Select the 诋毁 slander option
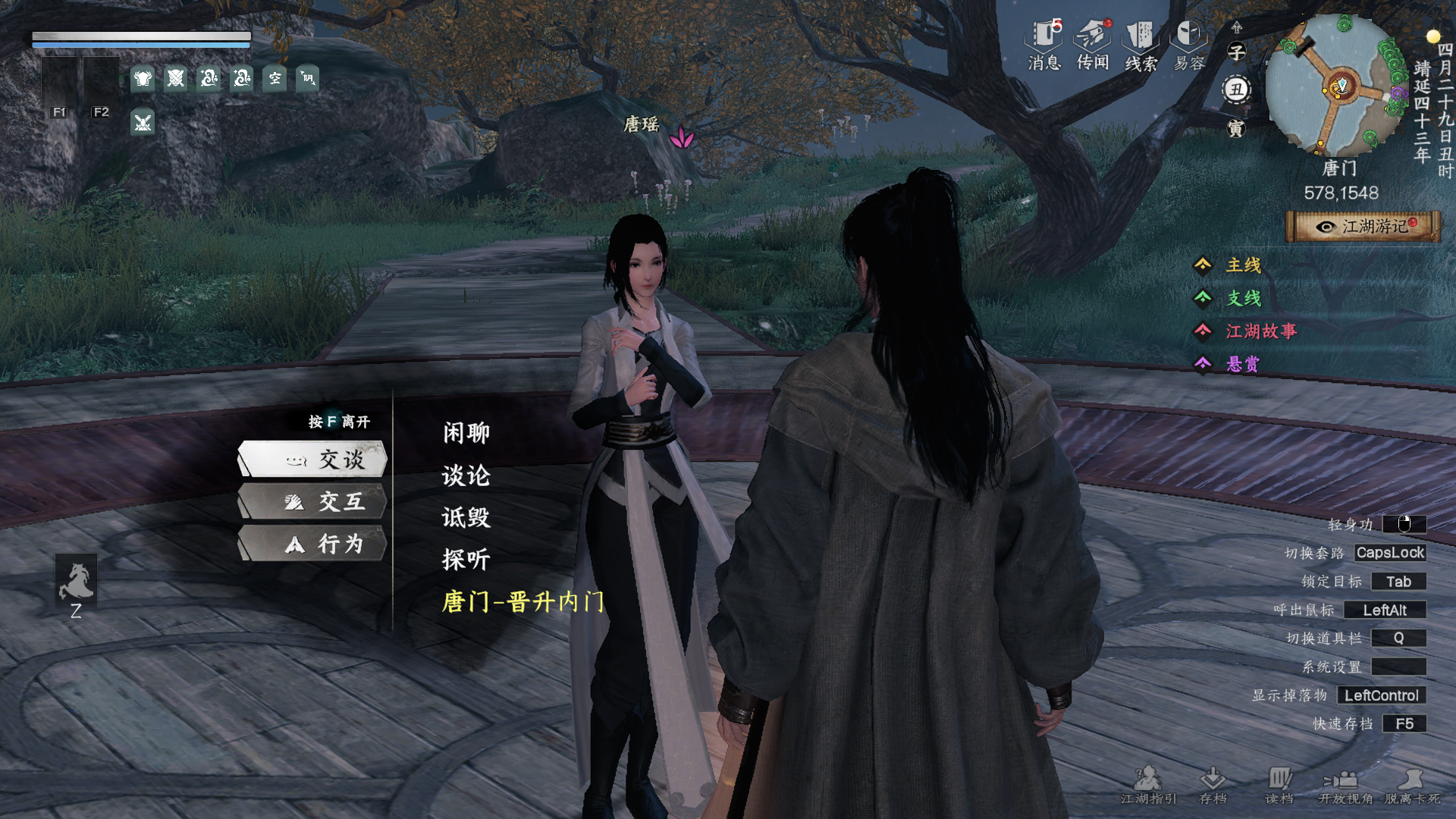The width and height of the screenshot is (1456, 819). point(466,518)
